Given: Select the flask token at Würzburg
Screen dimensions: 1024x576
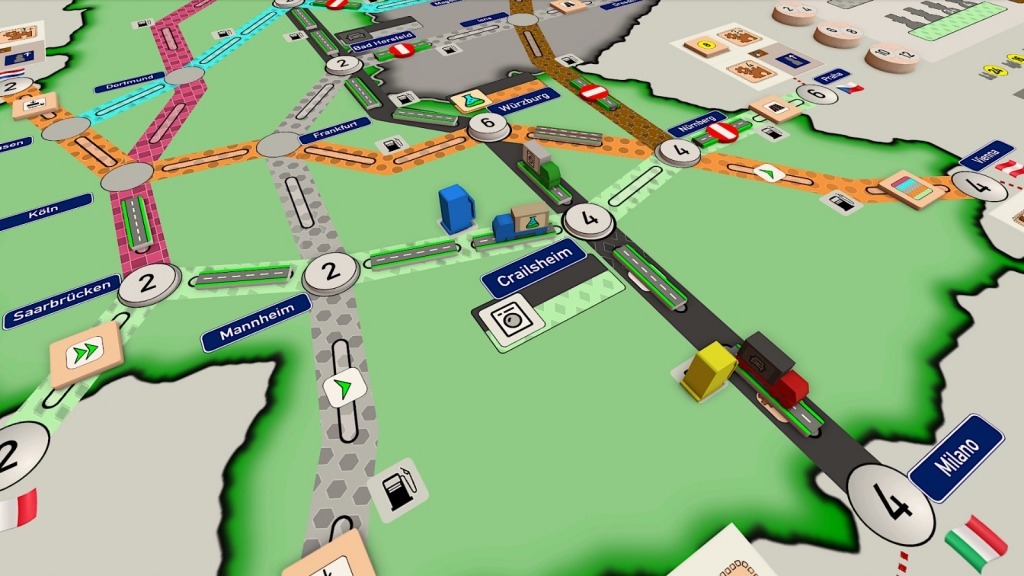Looking at the screenshot, I should pos(468,99).
